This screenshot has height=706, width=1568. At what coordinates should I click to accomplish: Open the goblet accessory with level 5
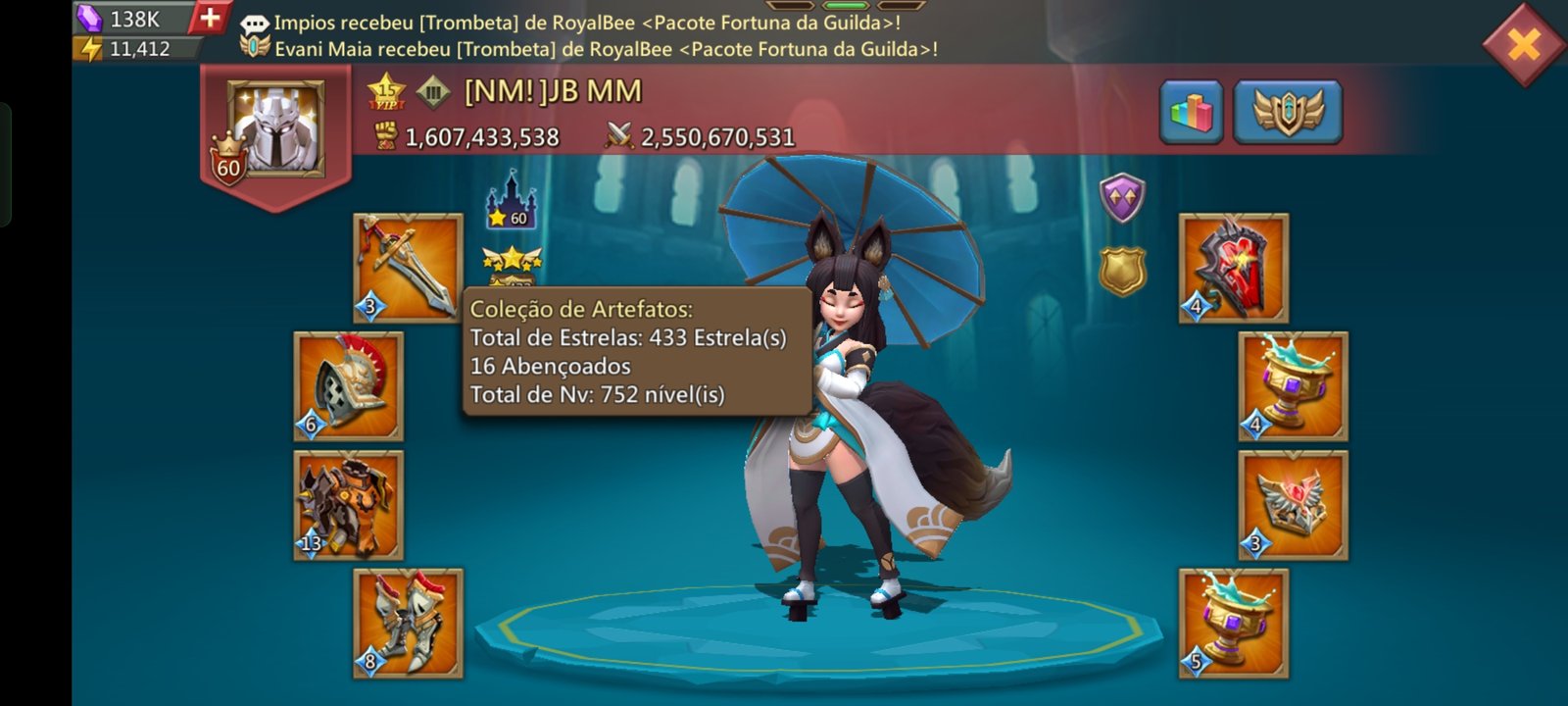click(1233, 623)
